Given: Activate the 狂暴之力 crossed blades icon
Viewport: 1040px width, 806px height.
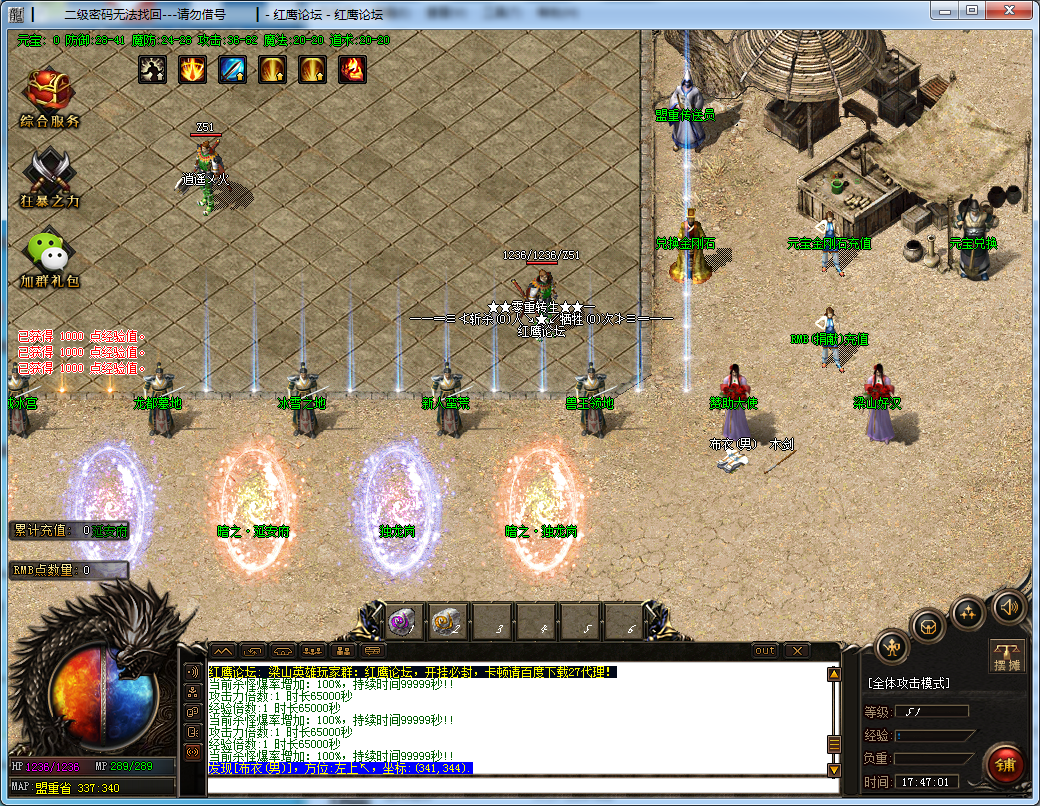Looking at the screenshot, I should coord(49,172).
